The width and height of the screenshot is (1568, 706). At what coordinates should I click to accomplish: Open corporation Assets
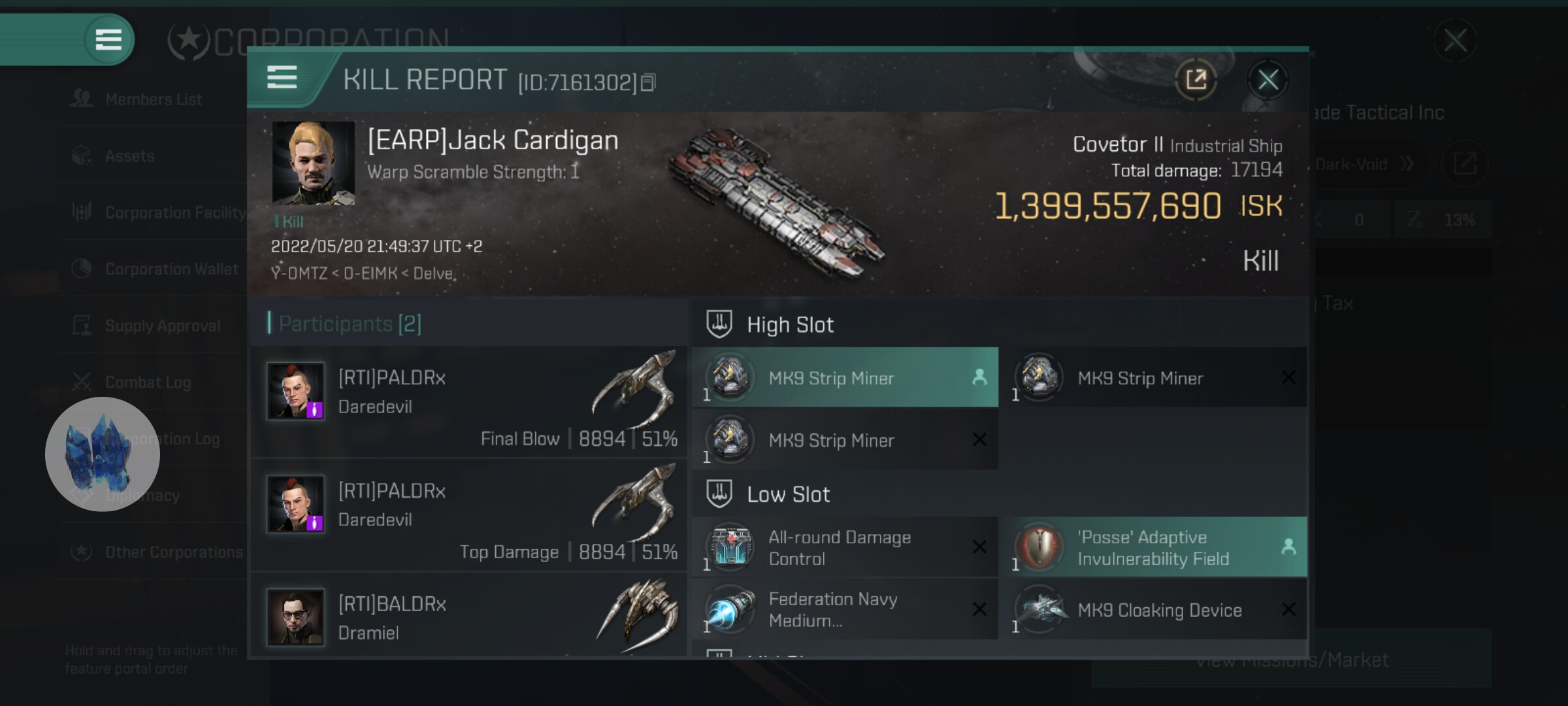129,156
